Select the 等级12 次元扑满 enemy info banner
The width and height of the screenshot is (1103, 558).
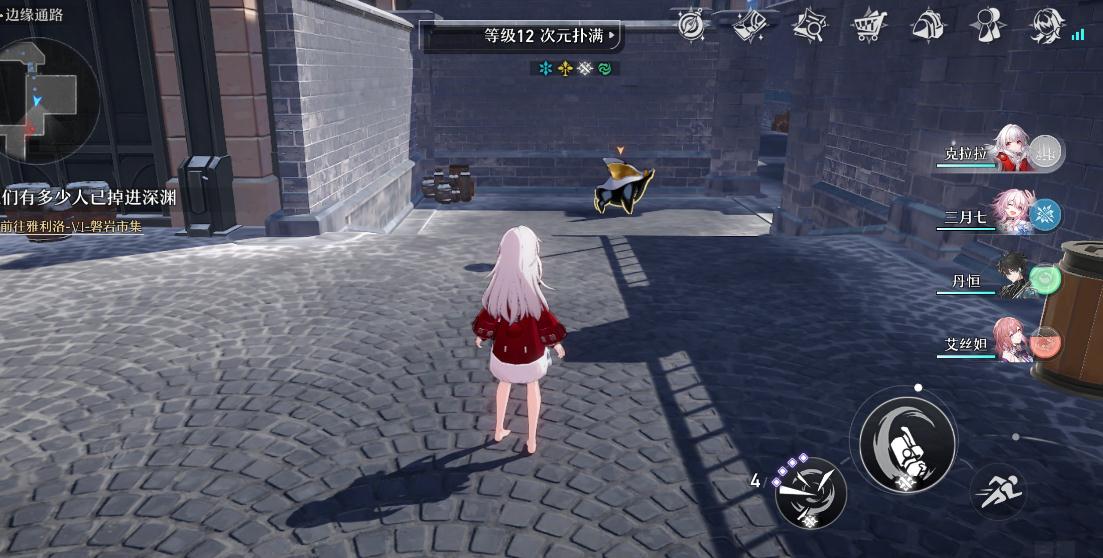522,37
